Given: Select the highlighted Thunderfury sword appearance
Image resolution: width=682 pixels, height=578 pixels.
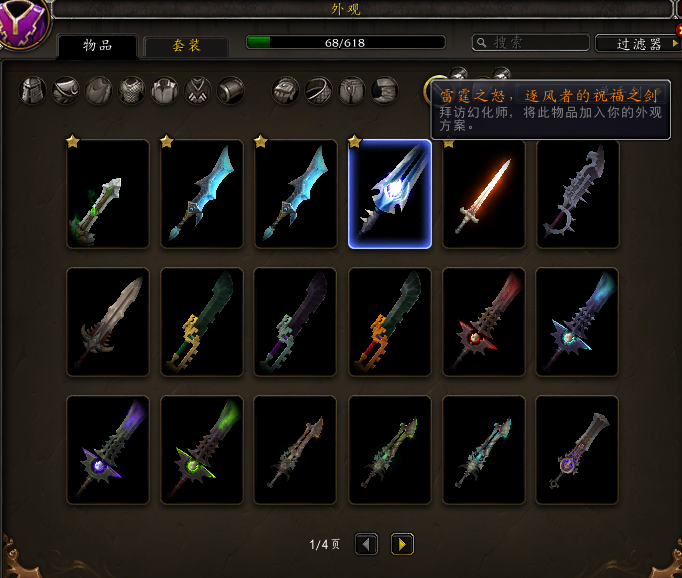Looking at the screenshot, I should tap(390, 194).
